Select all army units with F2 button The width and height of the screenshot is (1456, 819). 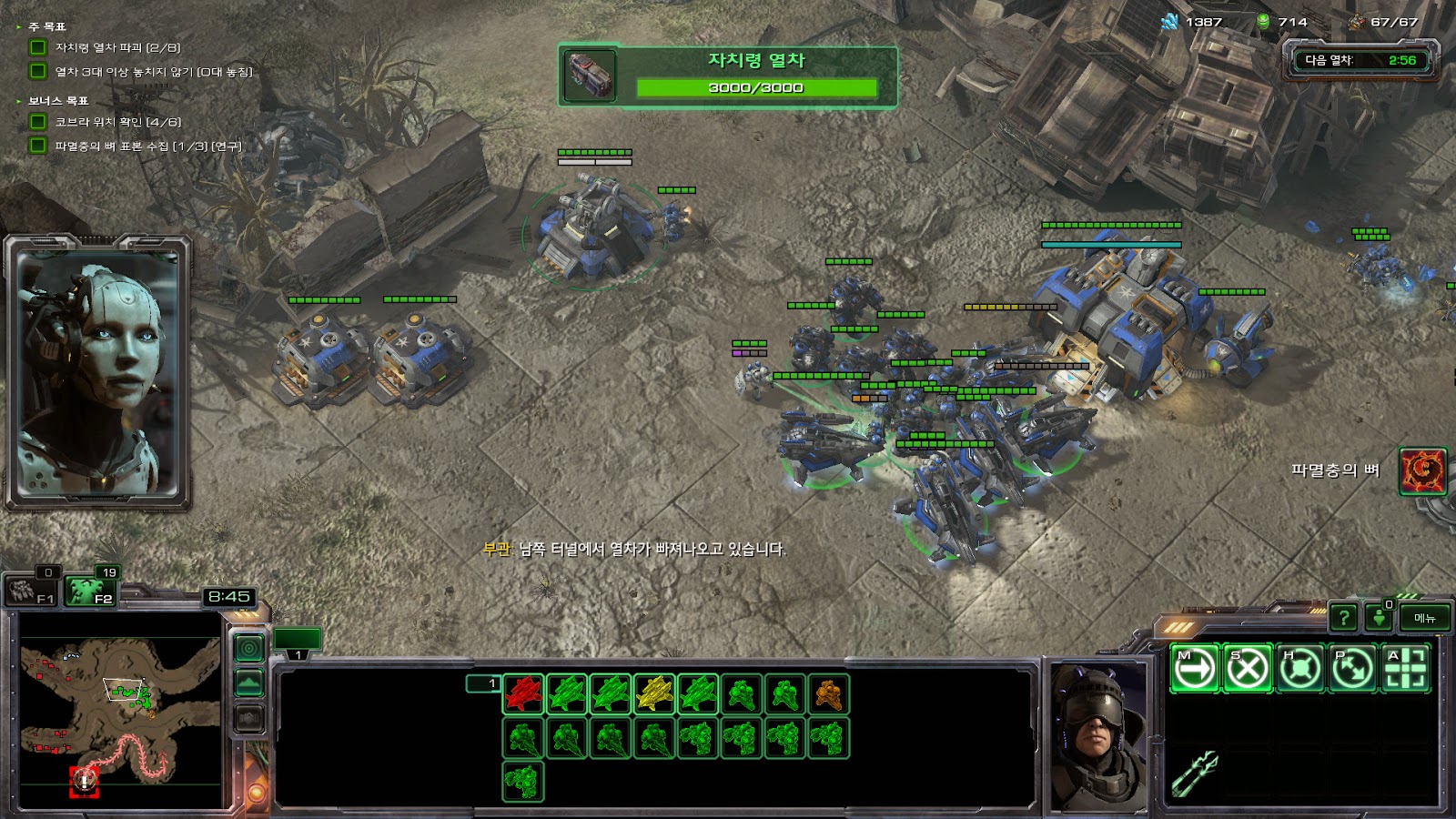coord(93,591)
